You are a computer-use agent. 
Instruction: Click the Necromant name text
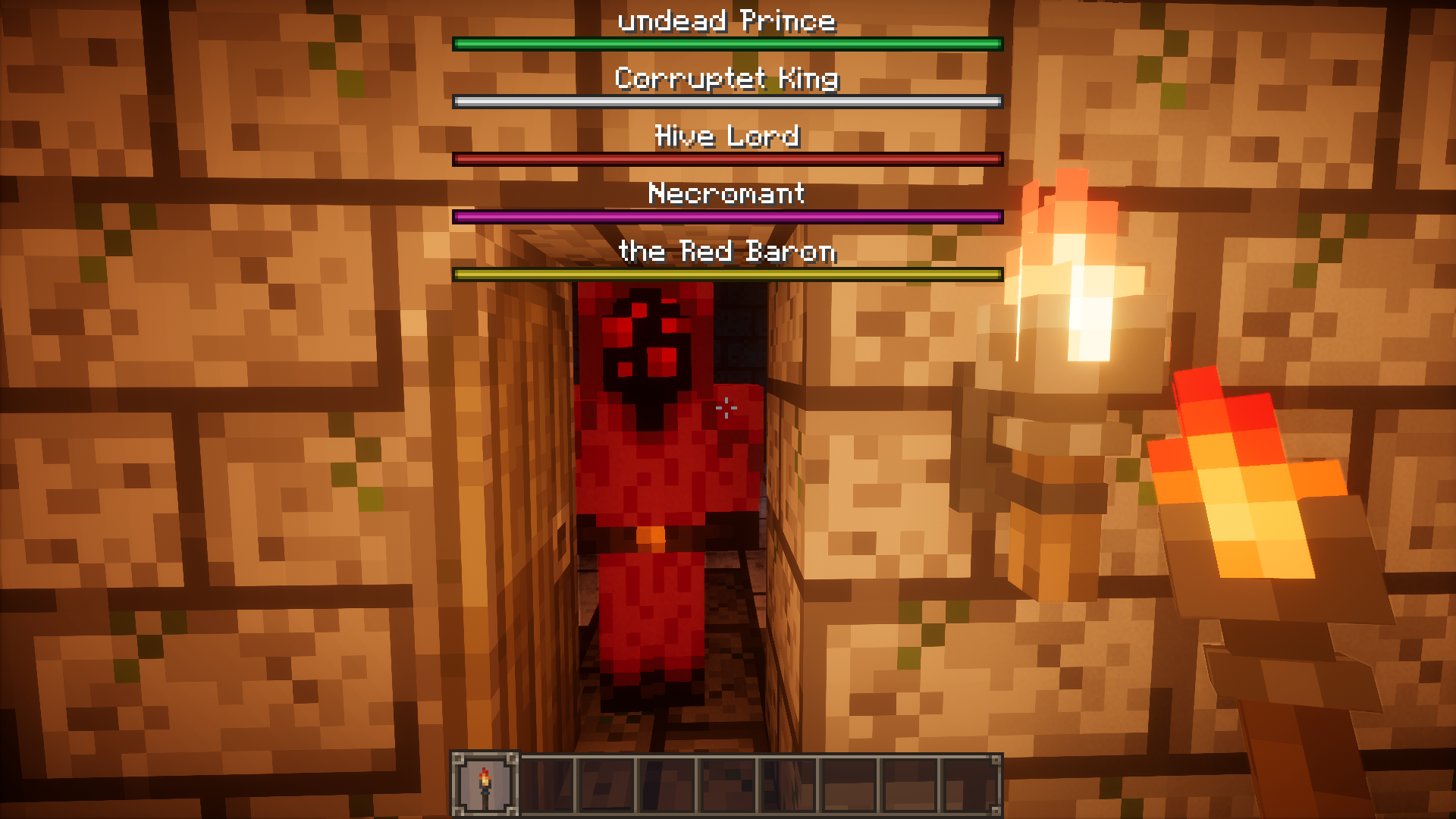coord(726,194)
